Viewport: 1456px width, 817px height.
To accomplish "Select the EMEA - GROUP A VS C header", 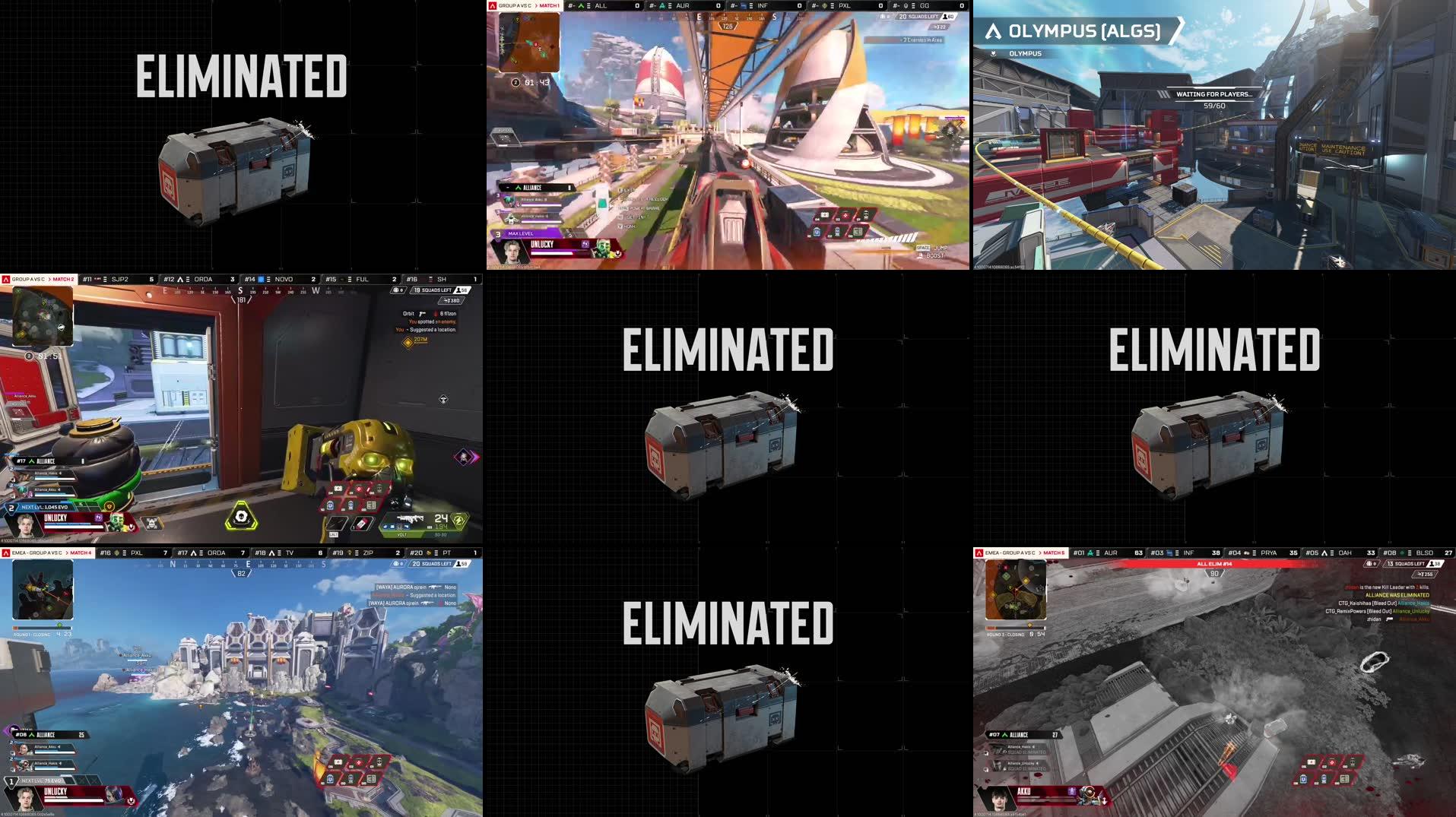I will [x=1011, y=553].
